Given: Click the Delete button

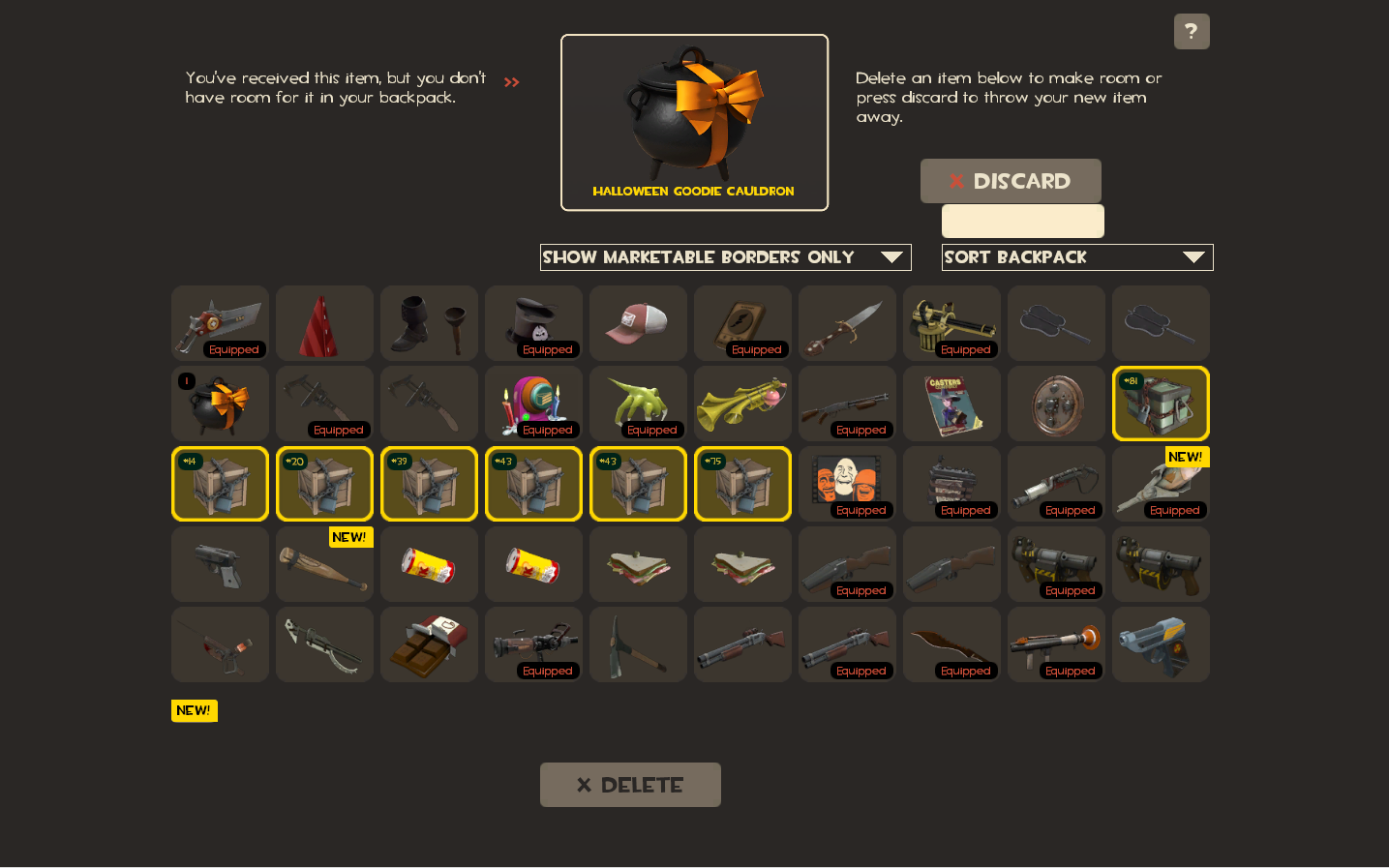Looking at the screenshot, I should pyautogui.click(x=630, y=785).
